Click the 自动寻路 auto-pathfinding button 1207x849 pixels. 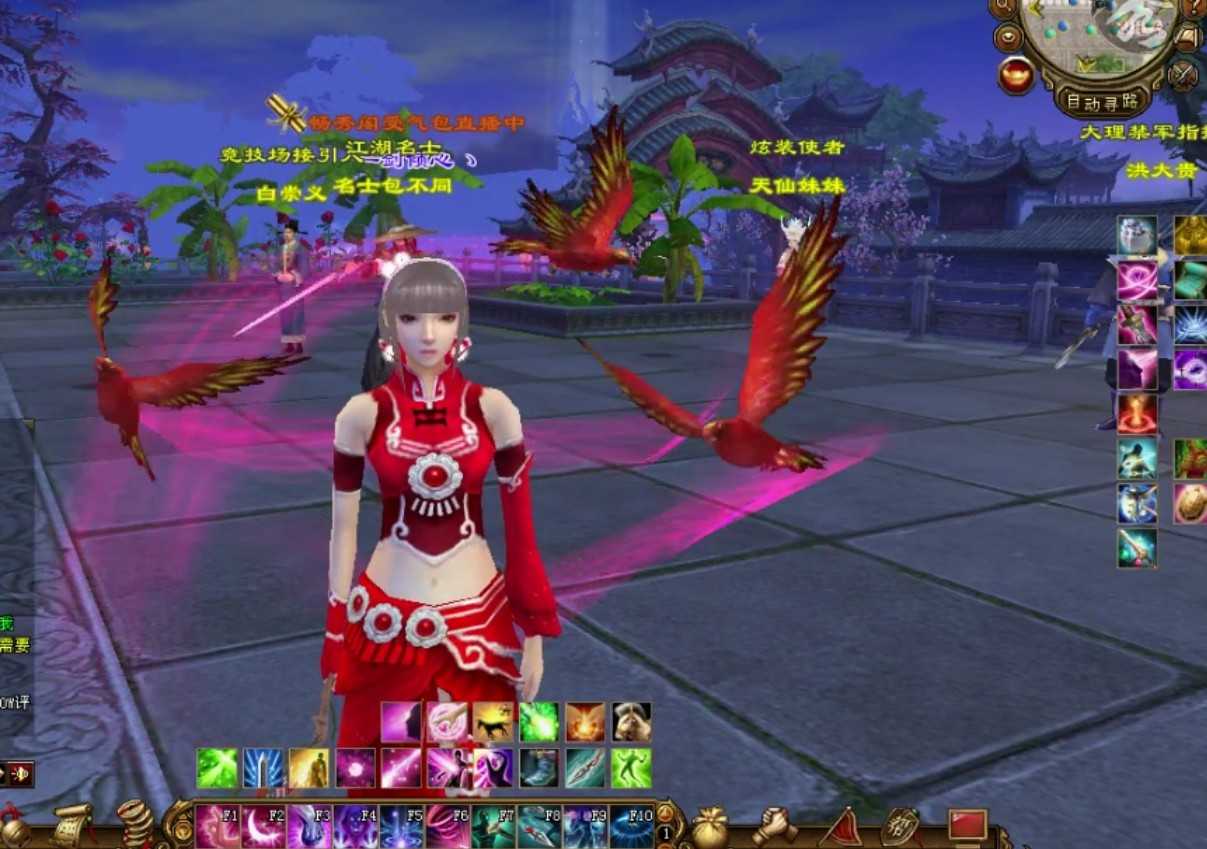1103,101
